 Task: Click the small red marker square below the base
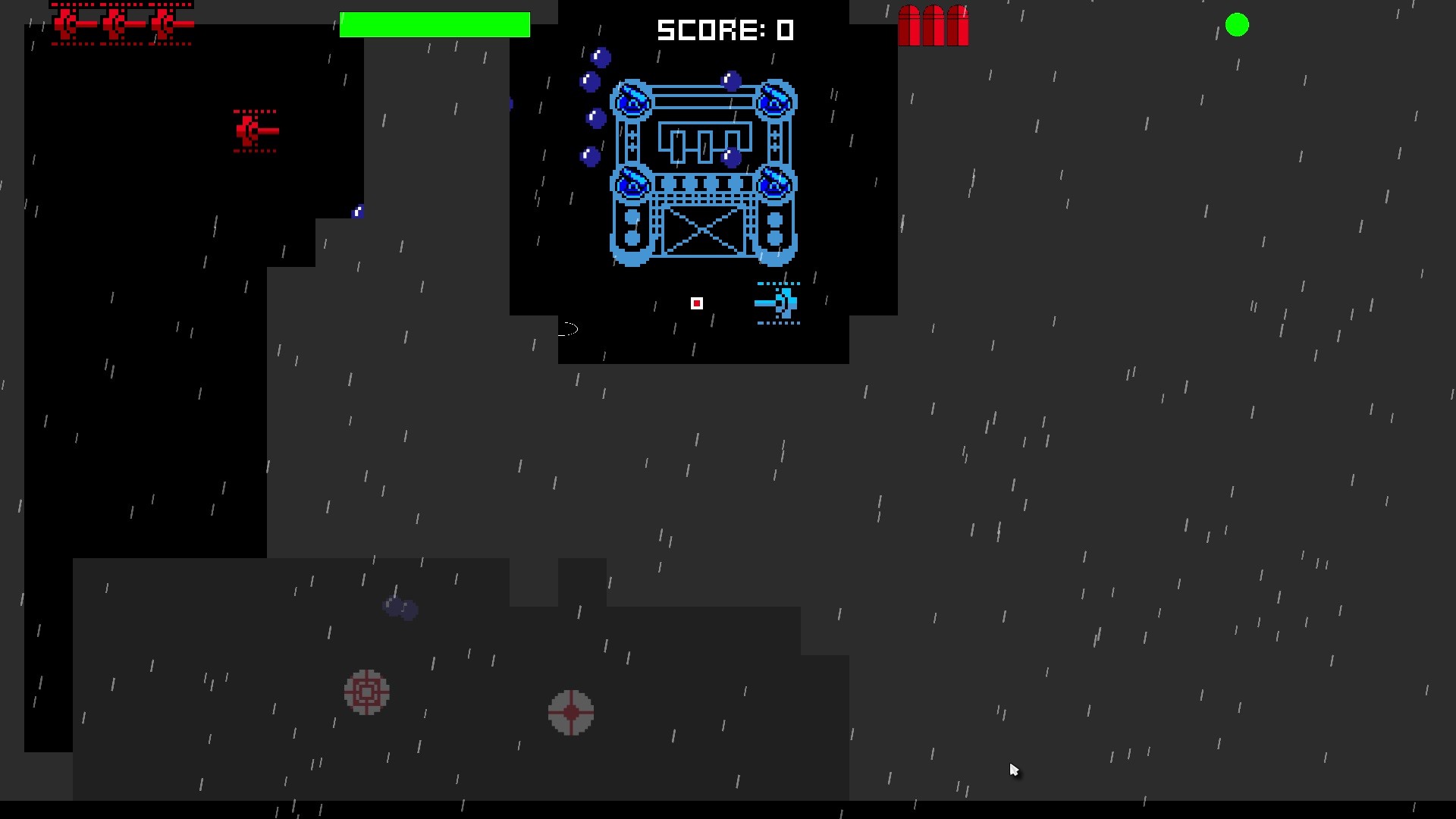tap(697, 303)
